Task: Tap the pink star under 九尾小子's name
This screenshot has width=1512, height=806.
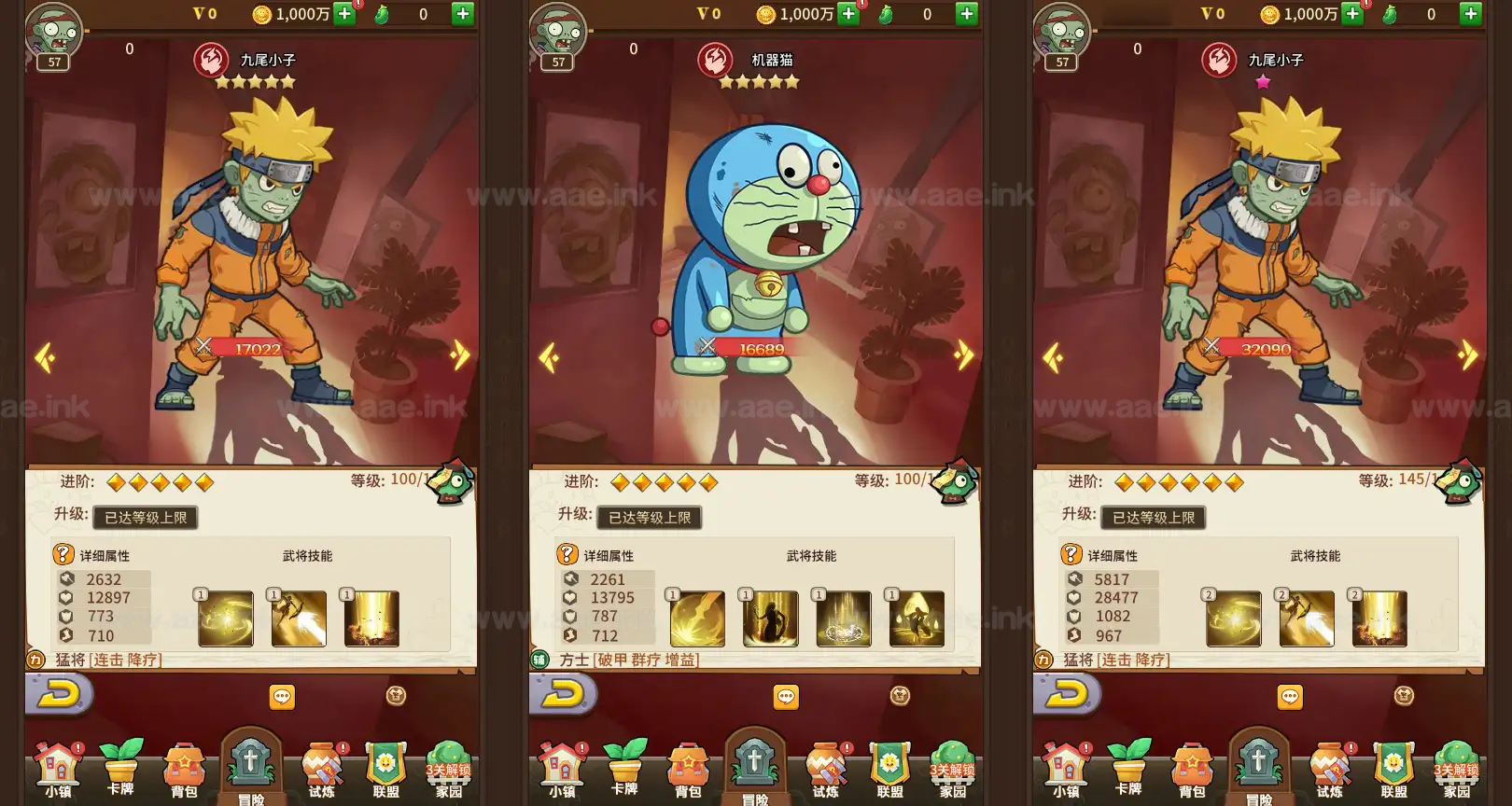Action: coord(1263,84)
